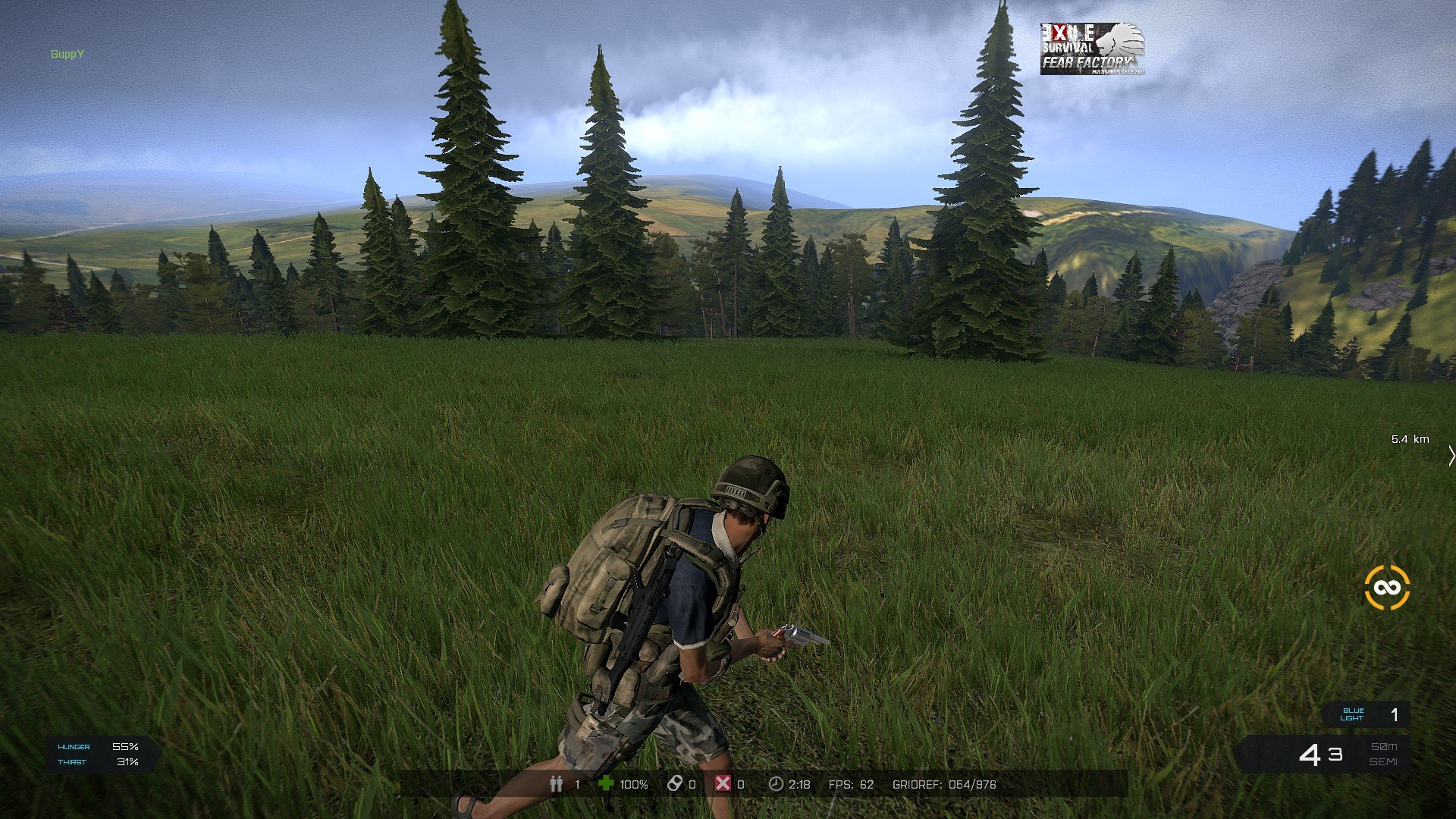Click the orange infinity circle icon
Screen dimensions: 1456x819
pos(1386,588)
